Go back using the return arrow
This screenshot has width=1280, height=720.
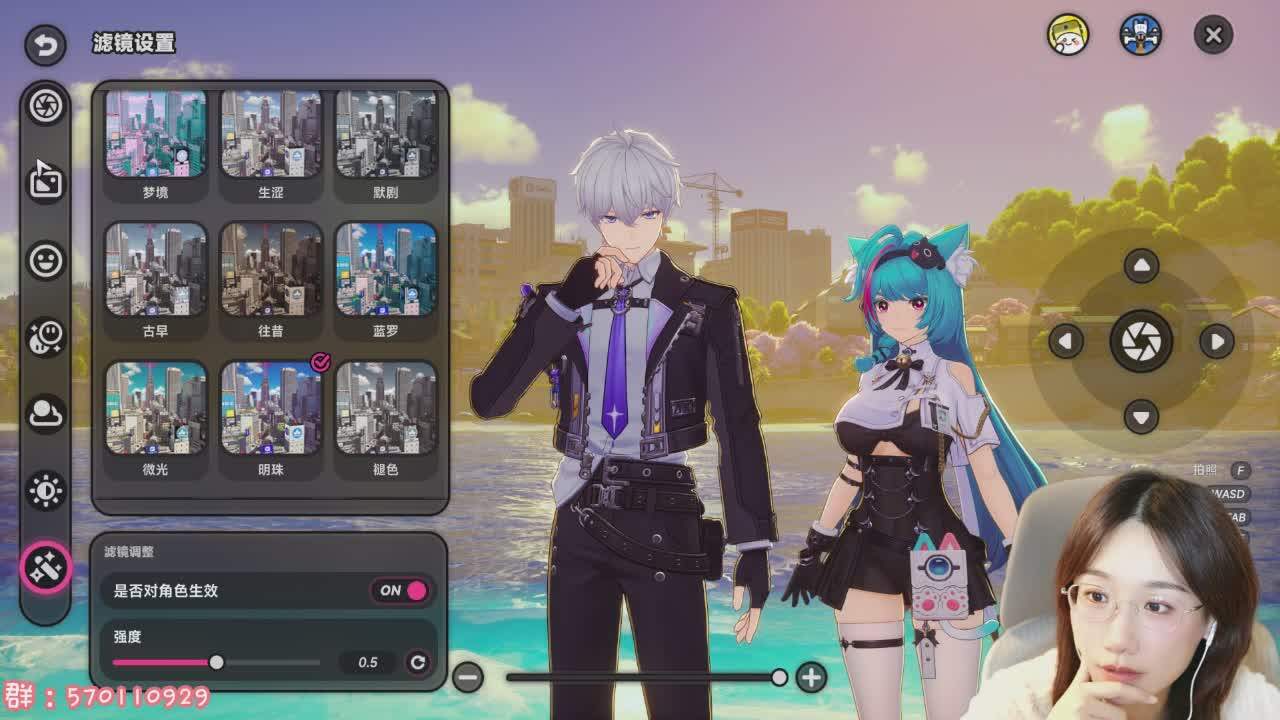click(x=45, y=44)
